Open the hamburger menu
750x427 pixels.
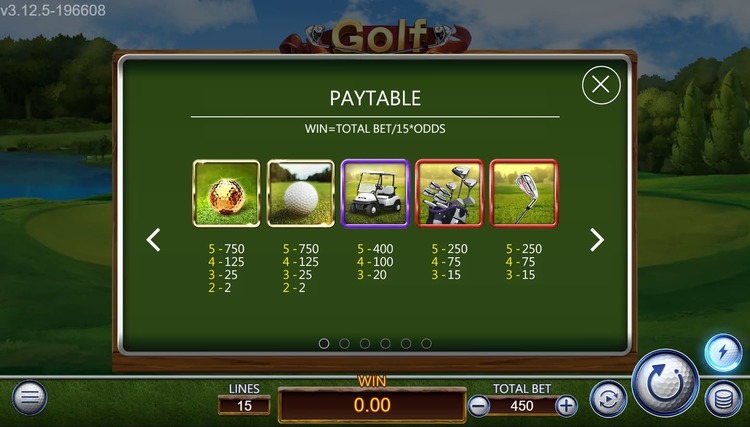[x=28, y=398]
